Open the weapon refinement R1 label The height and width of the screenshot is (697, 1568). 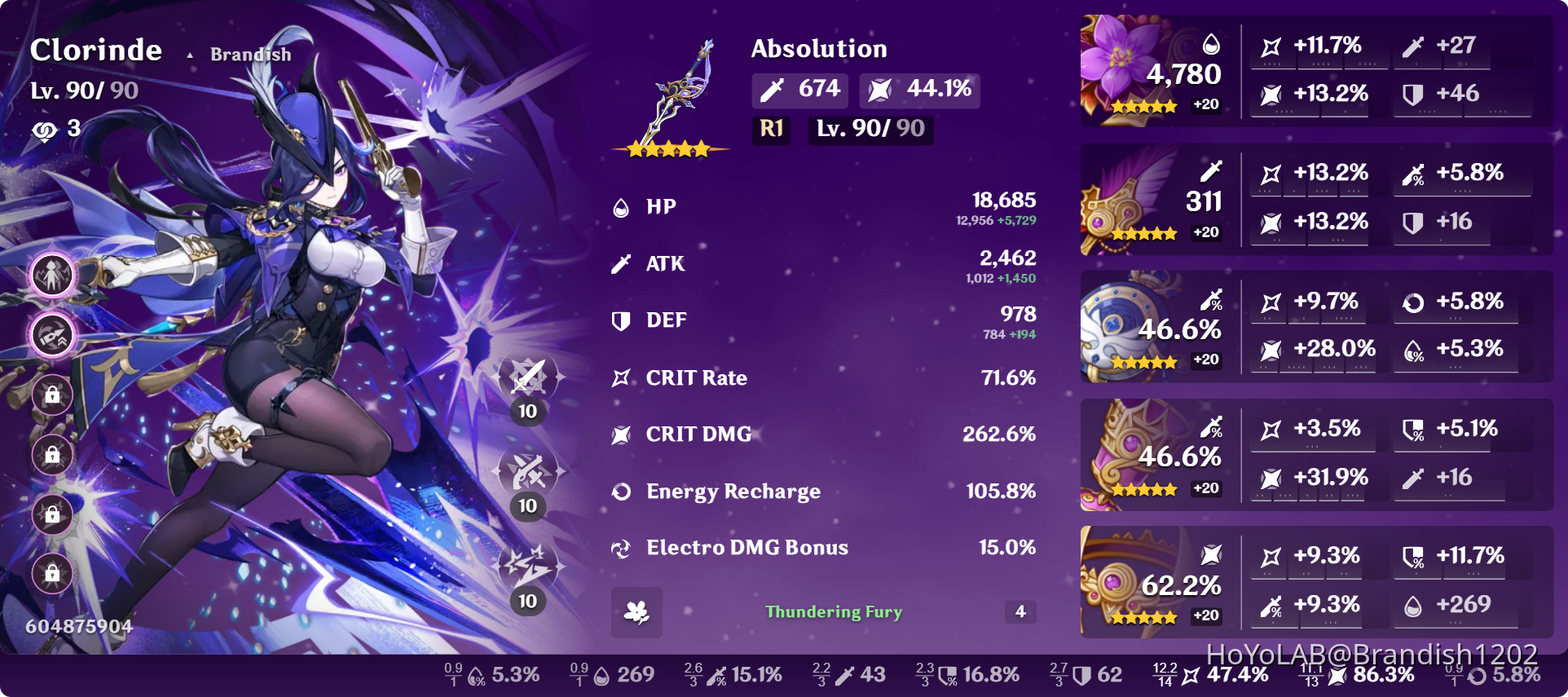tap(769, 129)
